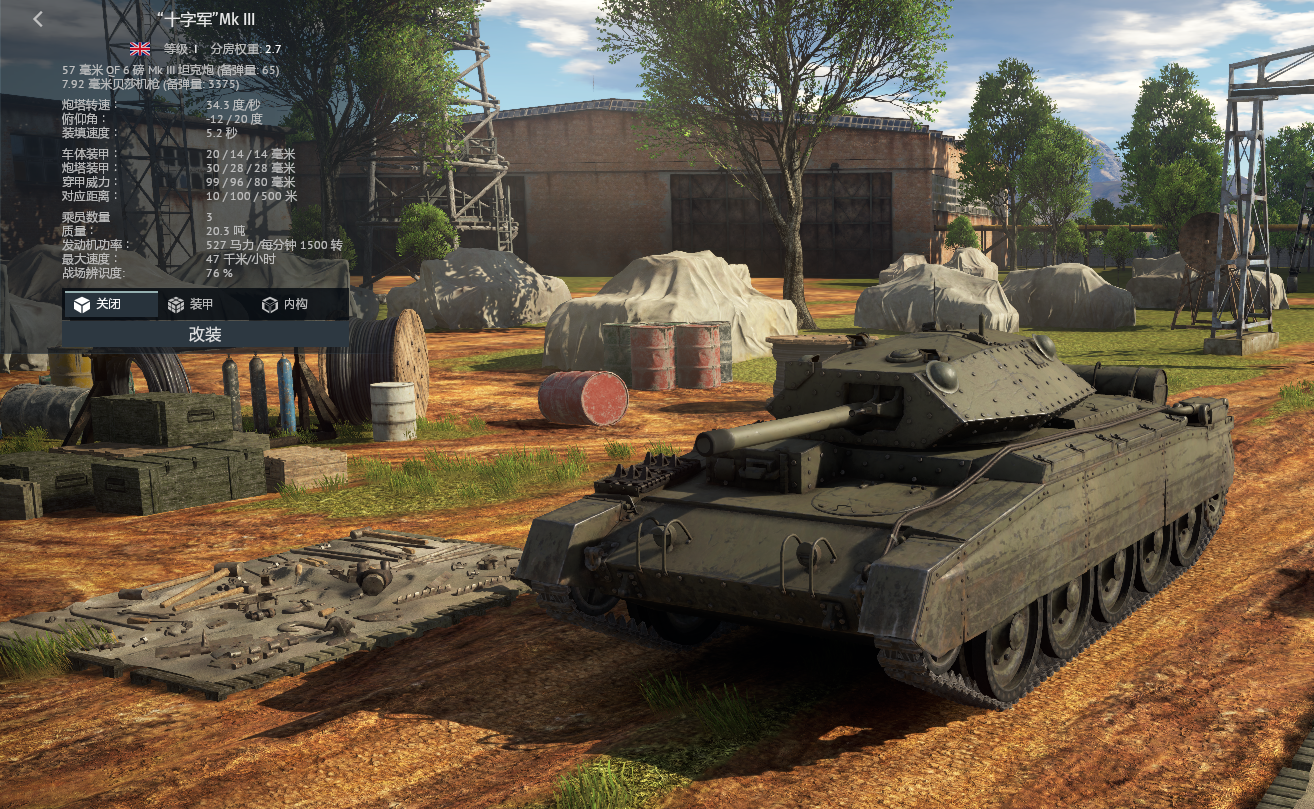This screenshot has height=809, width=1314.
Task: Open the 改装 modifications menu
Action: pyautogui.click(x=205, y=335)
